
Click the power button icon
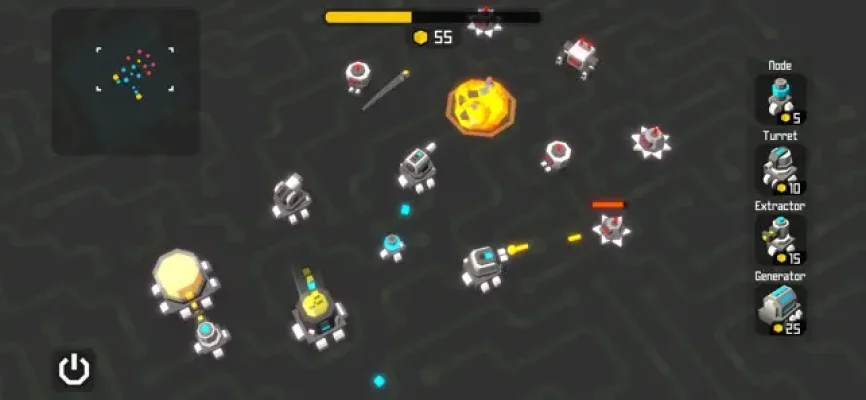[x=73, y=369]
